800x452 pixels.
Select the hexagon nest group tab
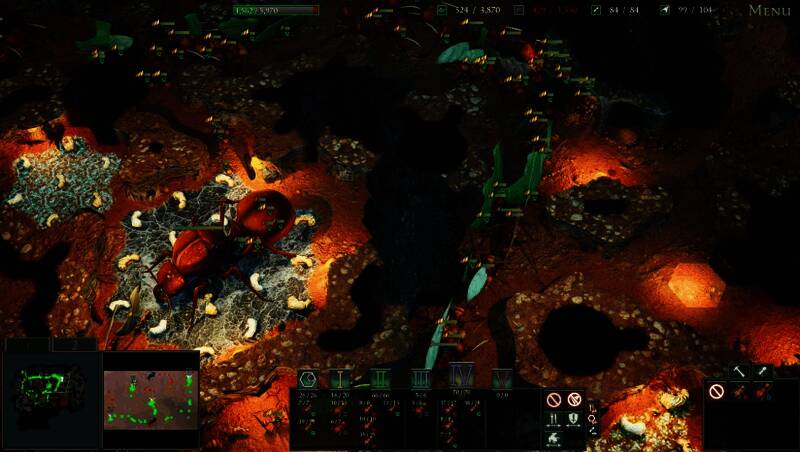coord(308,378)
